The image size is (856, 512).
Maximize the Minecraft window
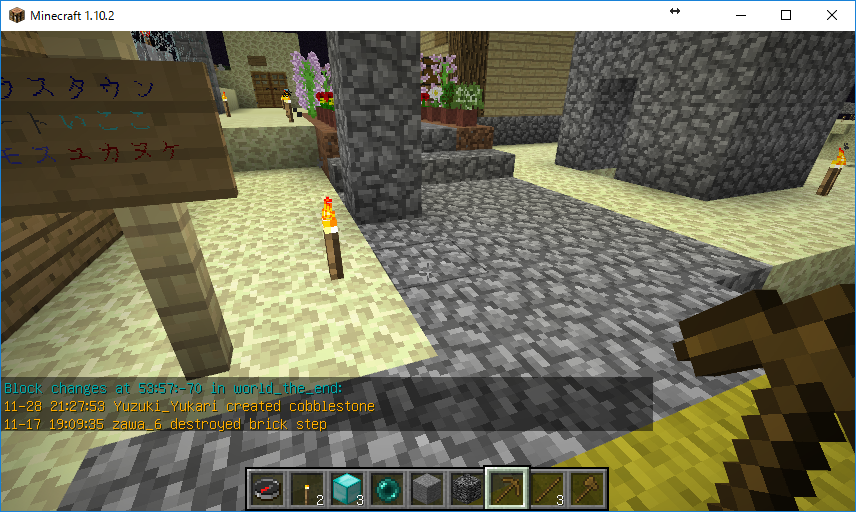786,15
